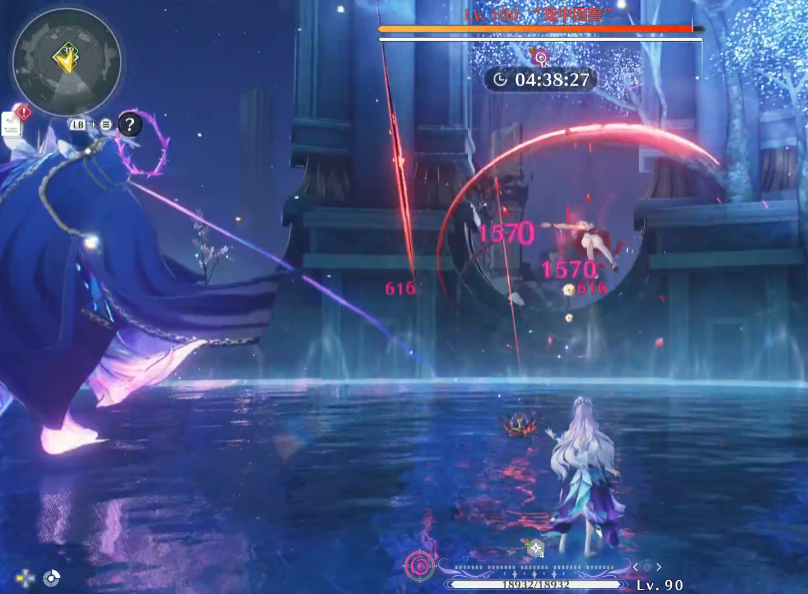Click the left arrow beside the level
The height and width of the screenshot is (594, 808).
(635, 568)
